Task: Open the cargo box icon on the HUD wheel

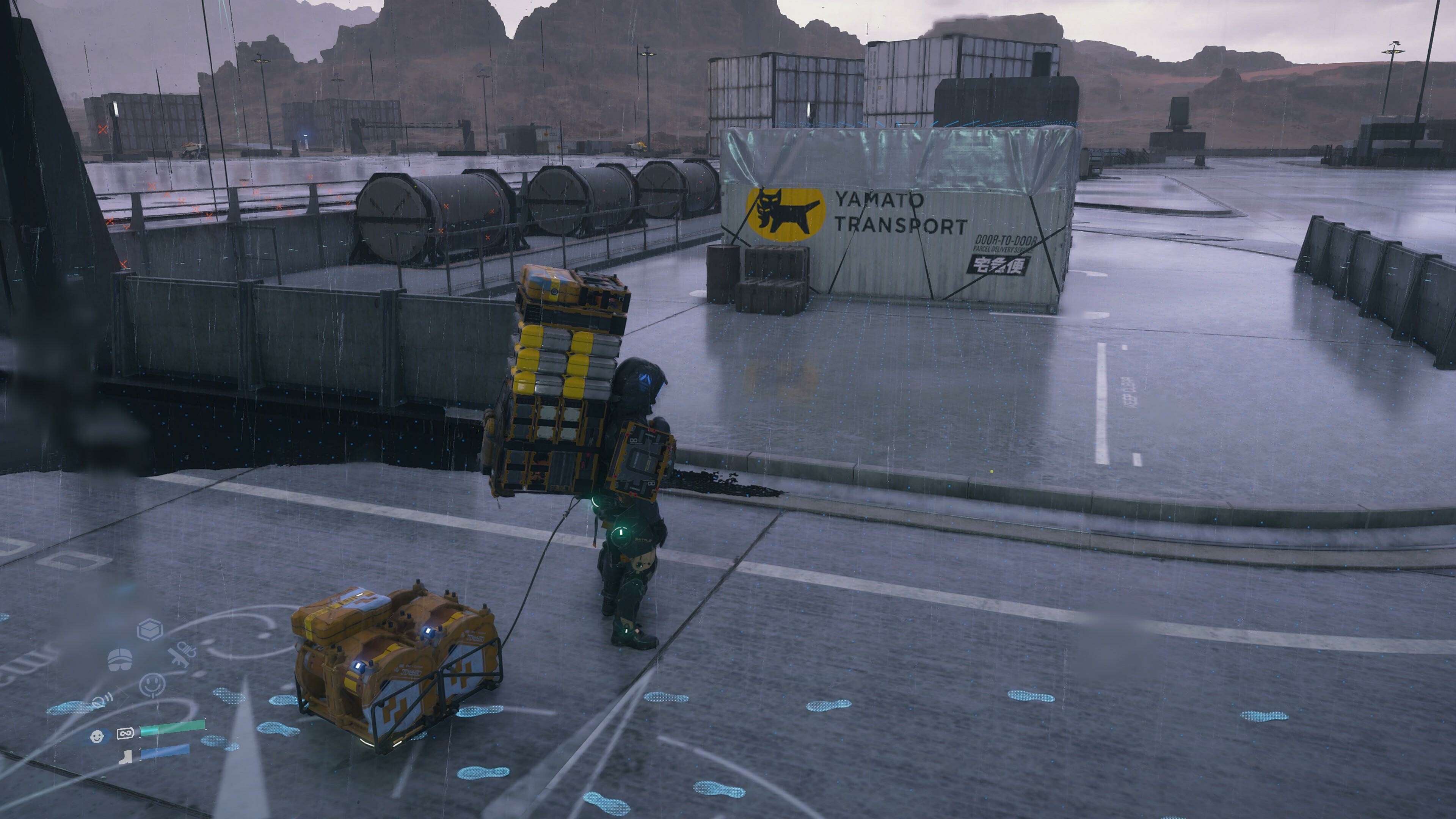Action: (150, 629)
